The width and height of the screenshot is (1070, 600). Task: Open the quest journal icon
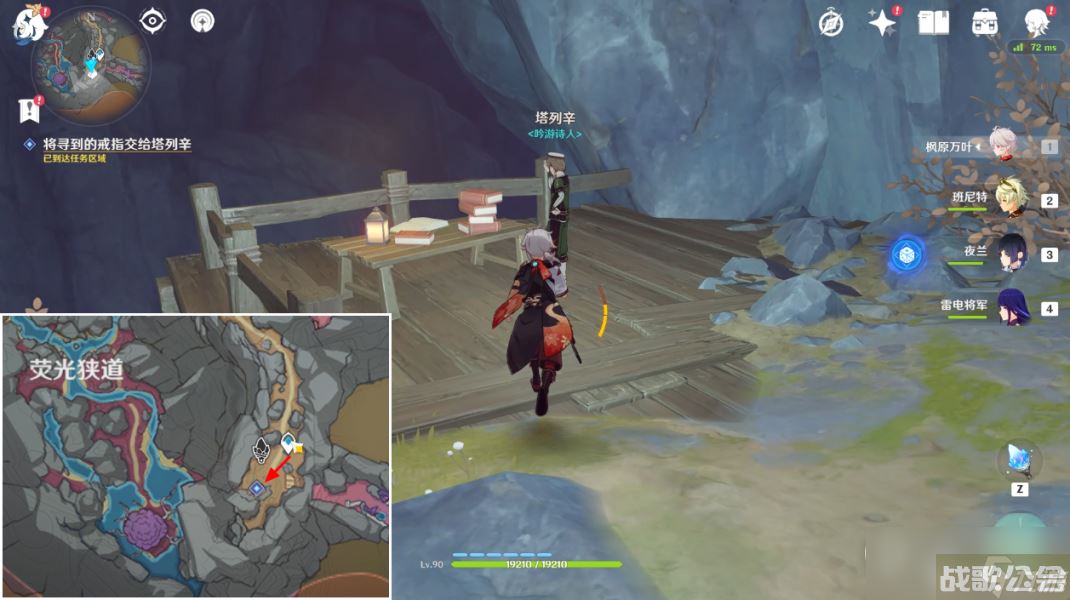click(28, 110)
